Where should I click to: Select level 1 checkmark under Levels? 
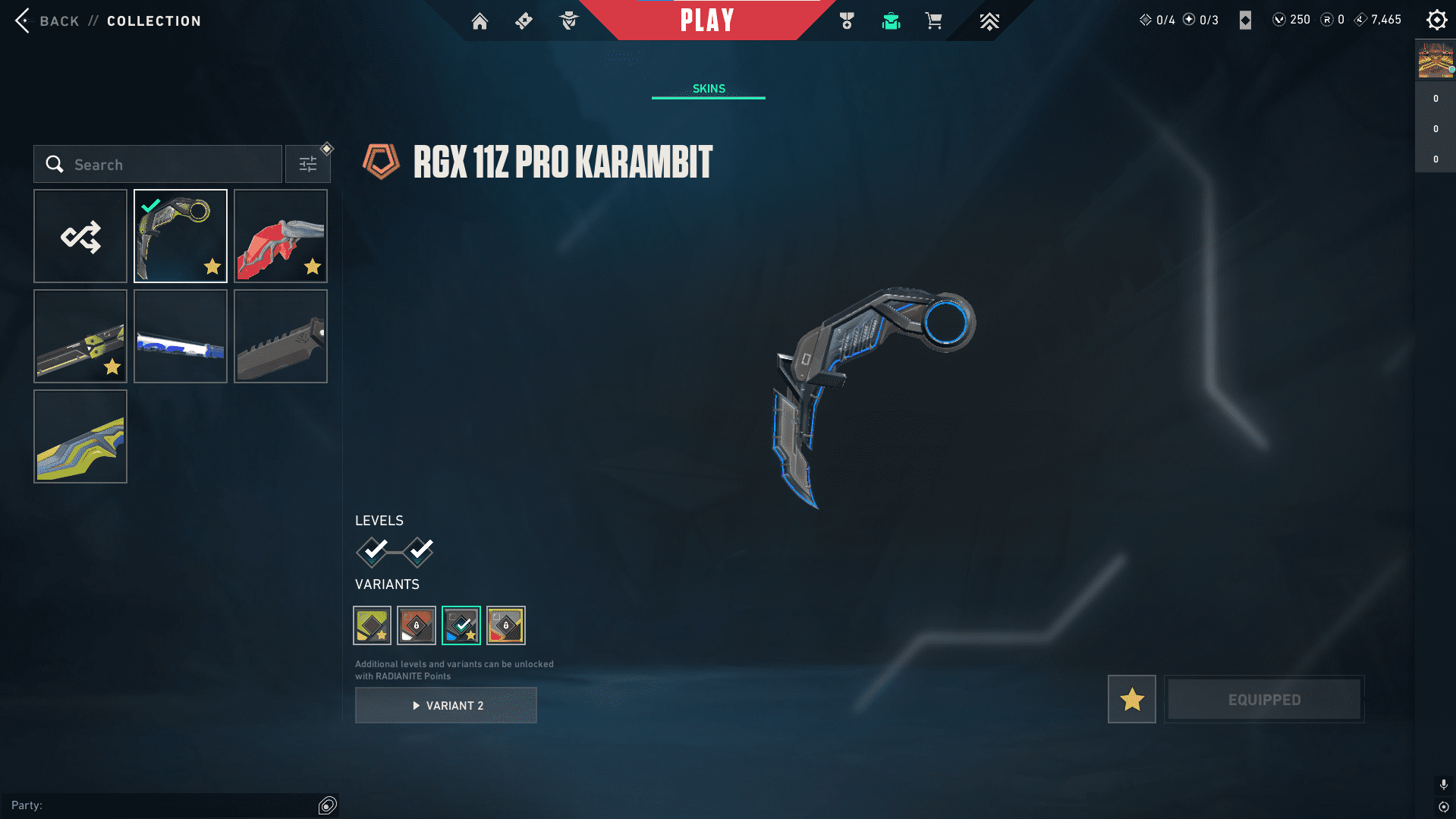tap(372, 553)
